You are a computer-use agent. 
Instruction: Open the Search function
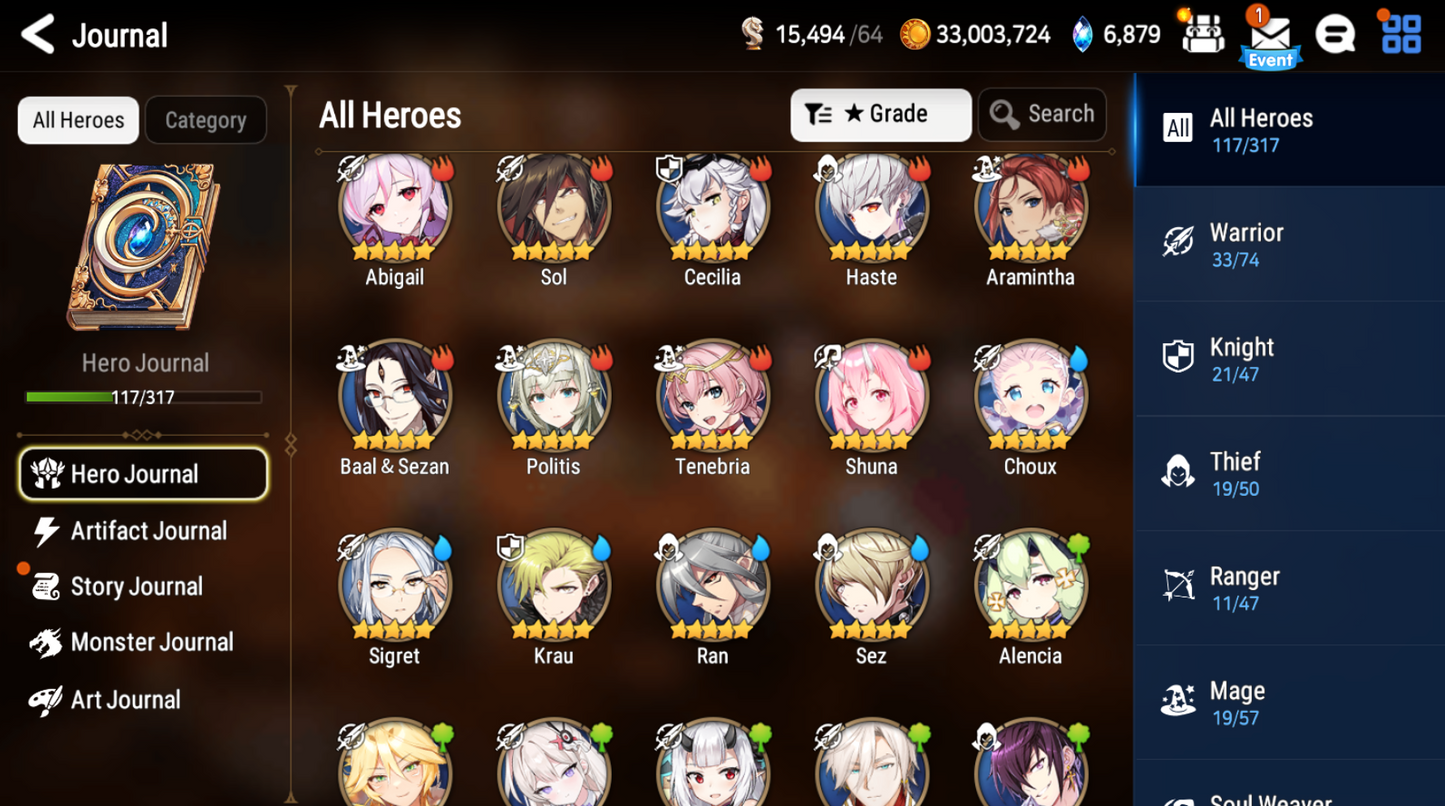[x=1042, y=114]
